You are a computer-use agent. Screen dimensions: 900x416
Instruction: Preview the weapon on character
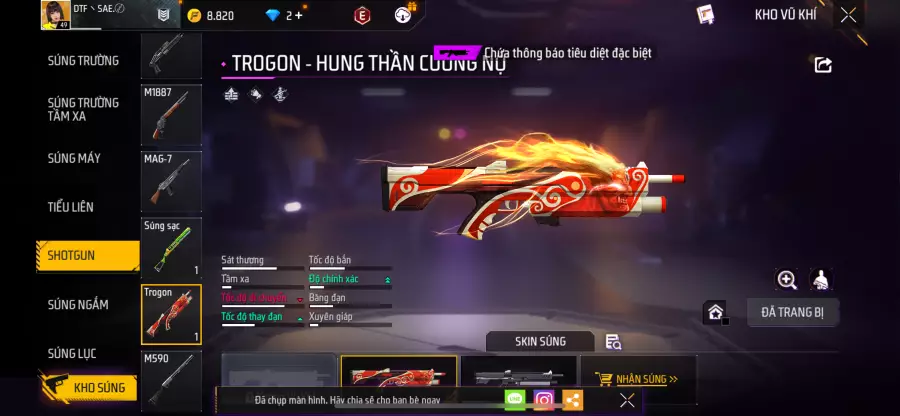(821, 280)
